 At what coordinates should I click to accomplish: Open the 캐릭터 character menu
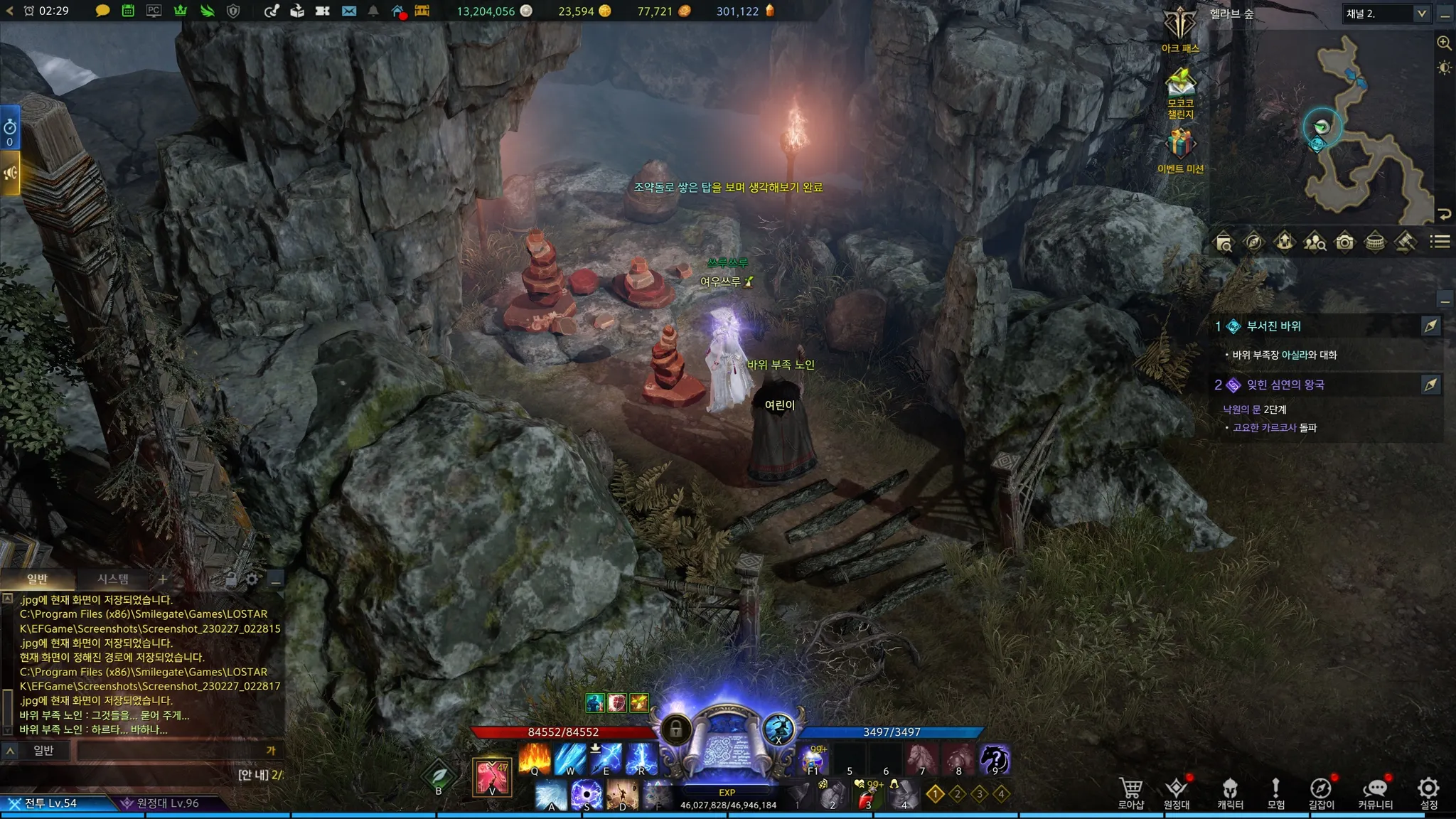pyautogui.click(x=1230, y=792)
